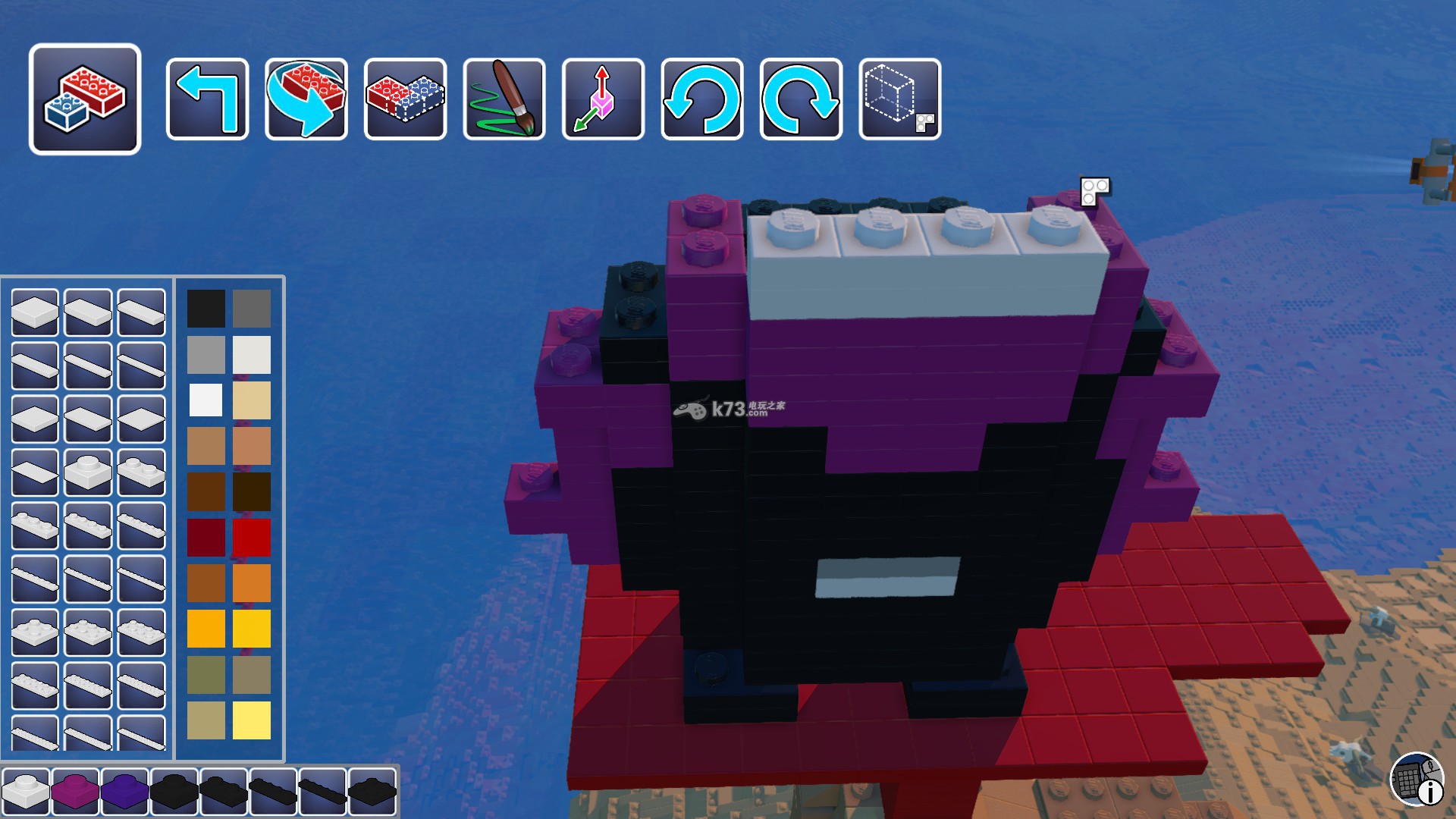The height and width of the screenshot is (819, 1456).
Task: Choose the orange color swatch
Action: click(x=252, y=583)
